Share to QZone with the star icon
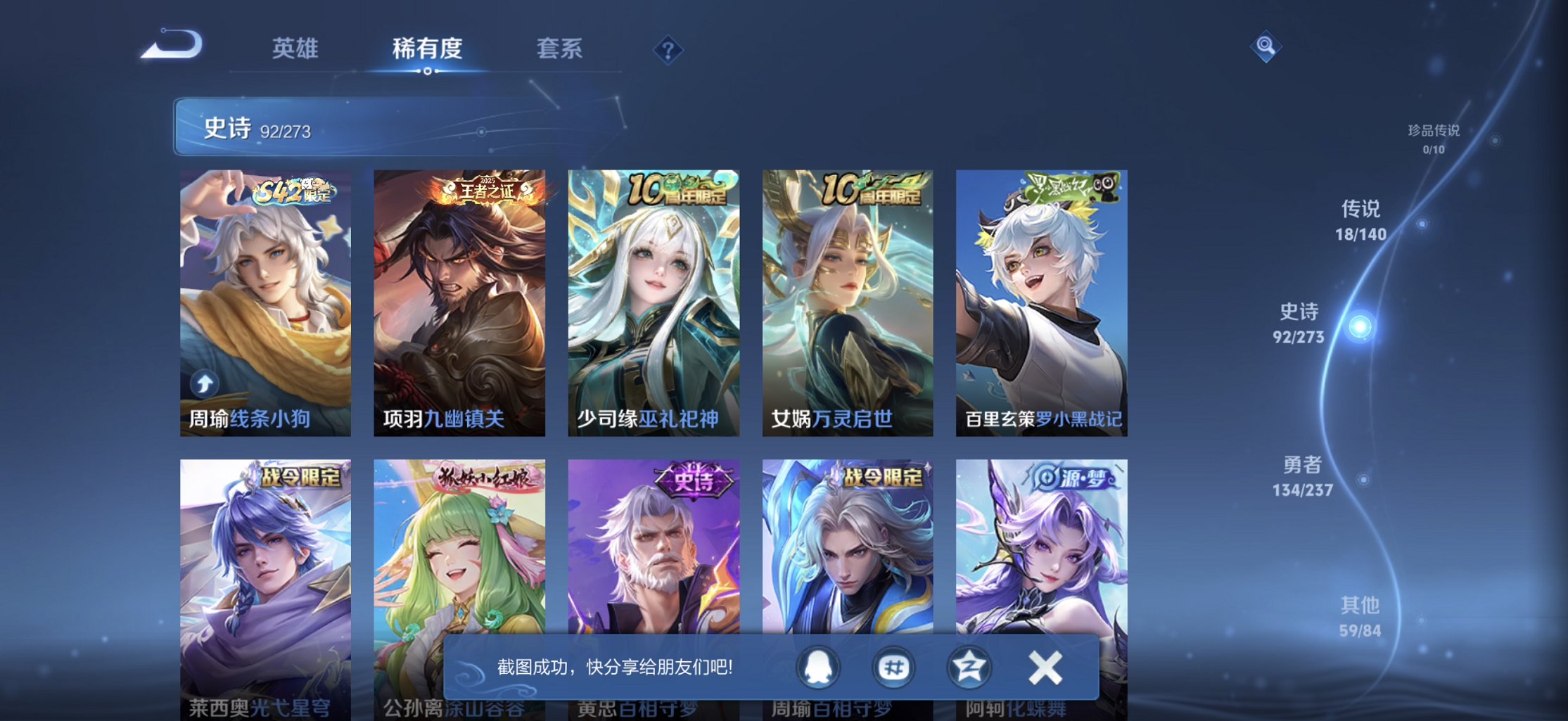The image size is (1568, 721). point(970,667)
